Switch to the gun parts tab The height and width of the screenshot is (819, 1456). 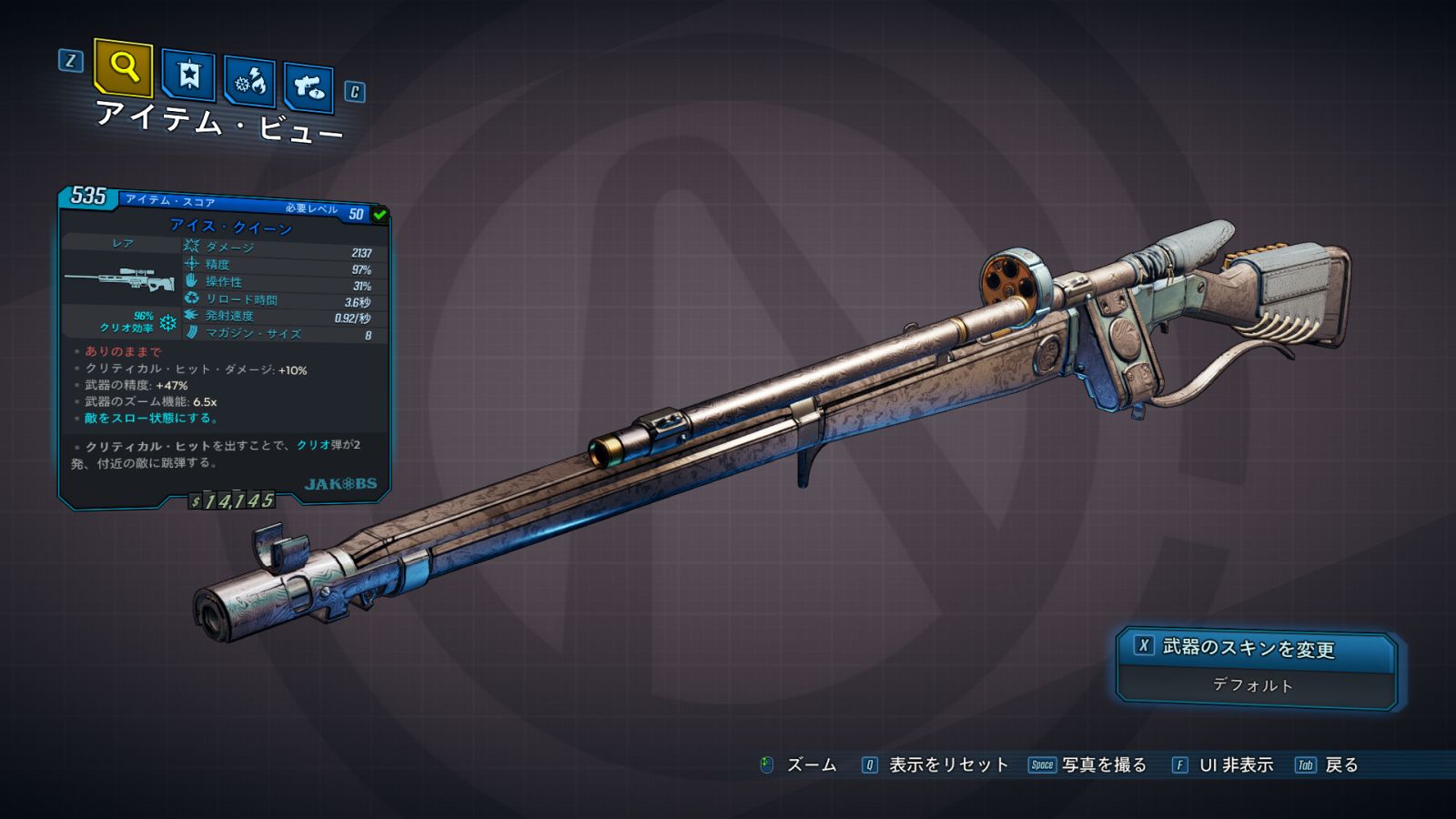(308, 87)
